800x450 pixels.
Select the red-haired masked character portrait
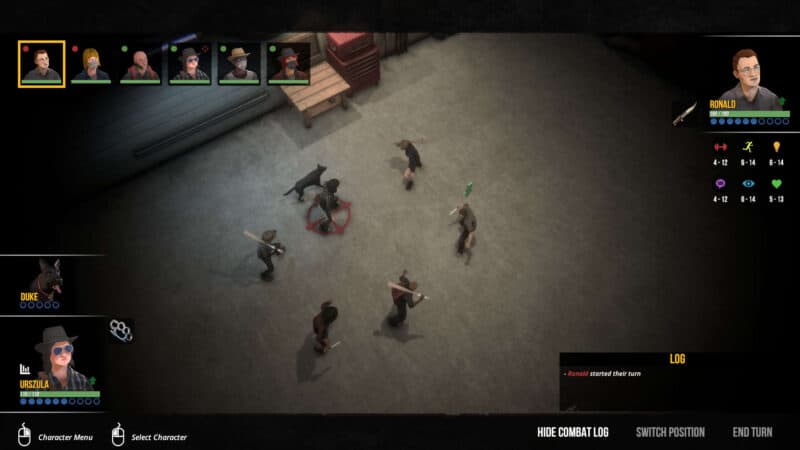coord(288,63)
